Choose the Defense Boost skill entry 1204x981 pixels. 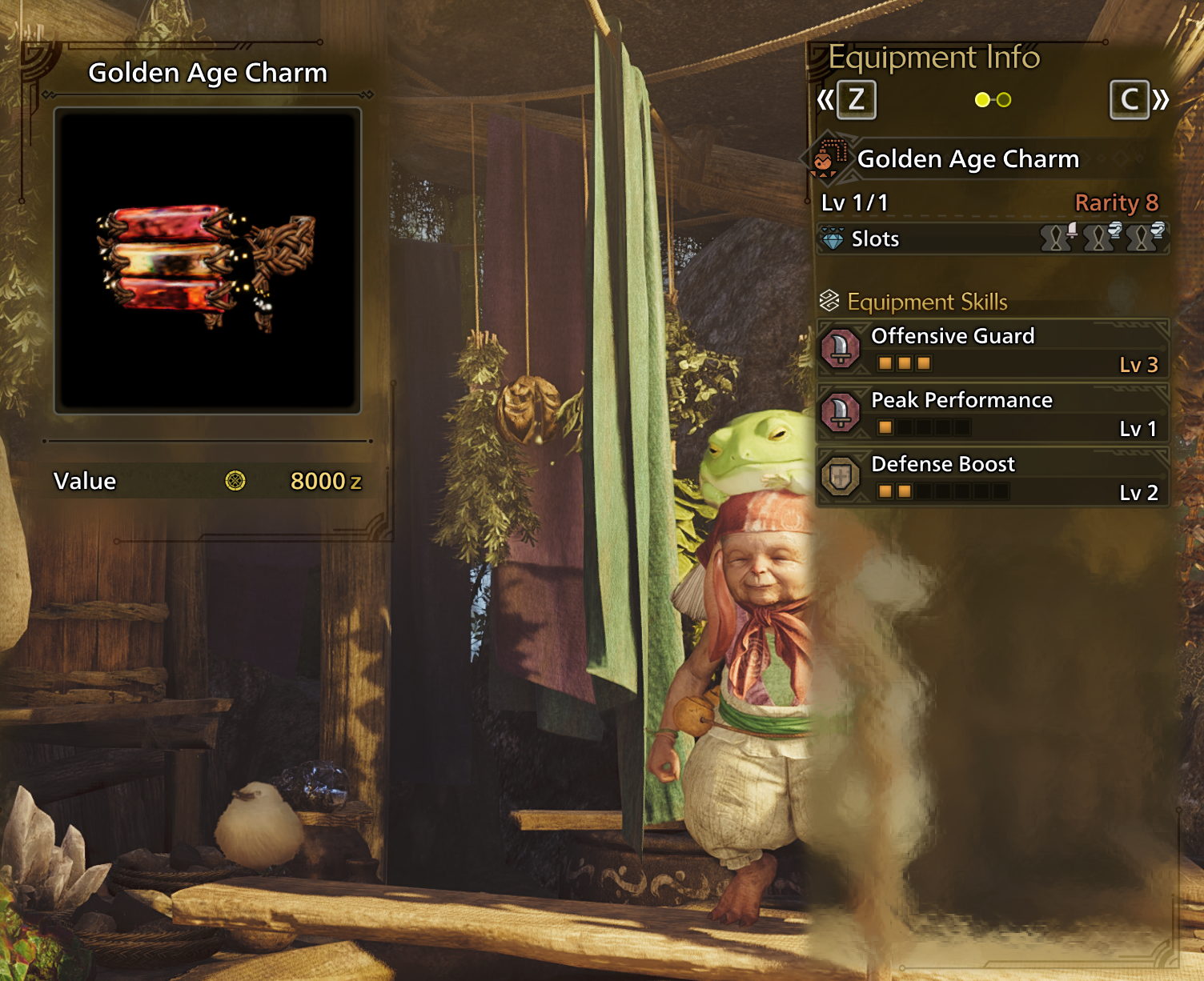click(x=993, y=477)
